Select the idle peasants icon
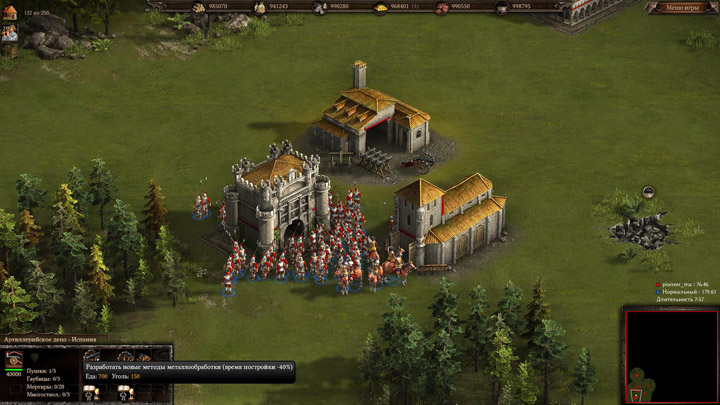This screenshot has height=405, width=720. [x=9, y=34]
